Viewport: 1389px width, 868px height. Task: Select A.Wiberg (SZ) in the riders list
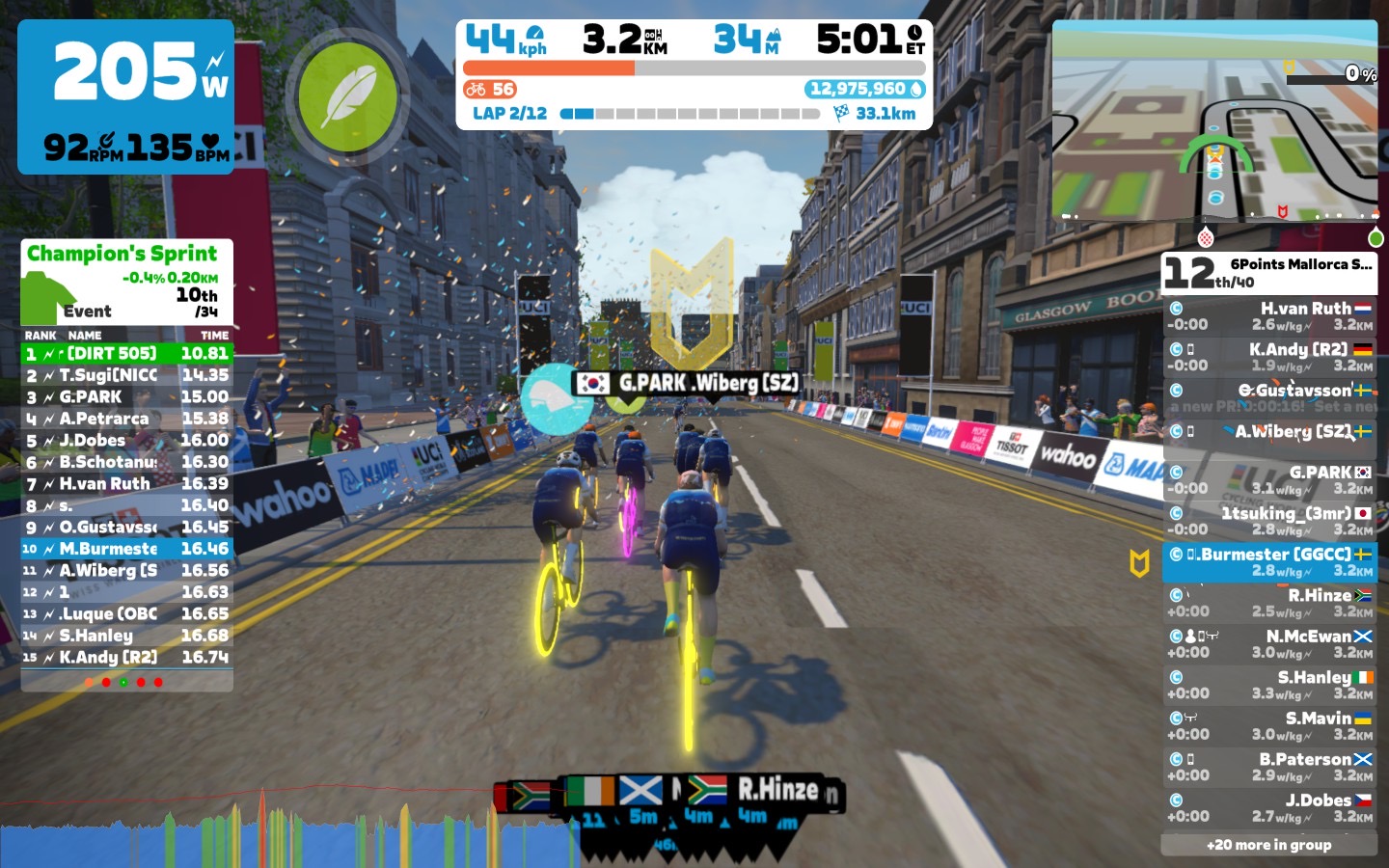(x=1268, y=432)
